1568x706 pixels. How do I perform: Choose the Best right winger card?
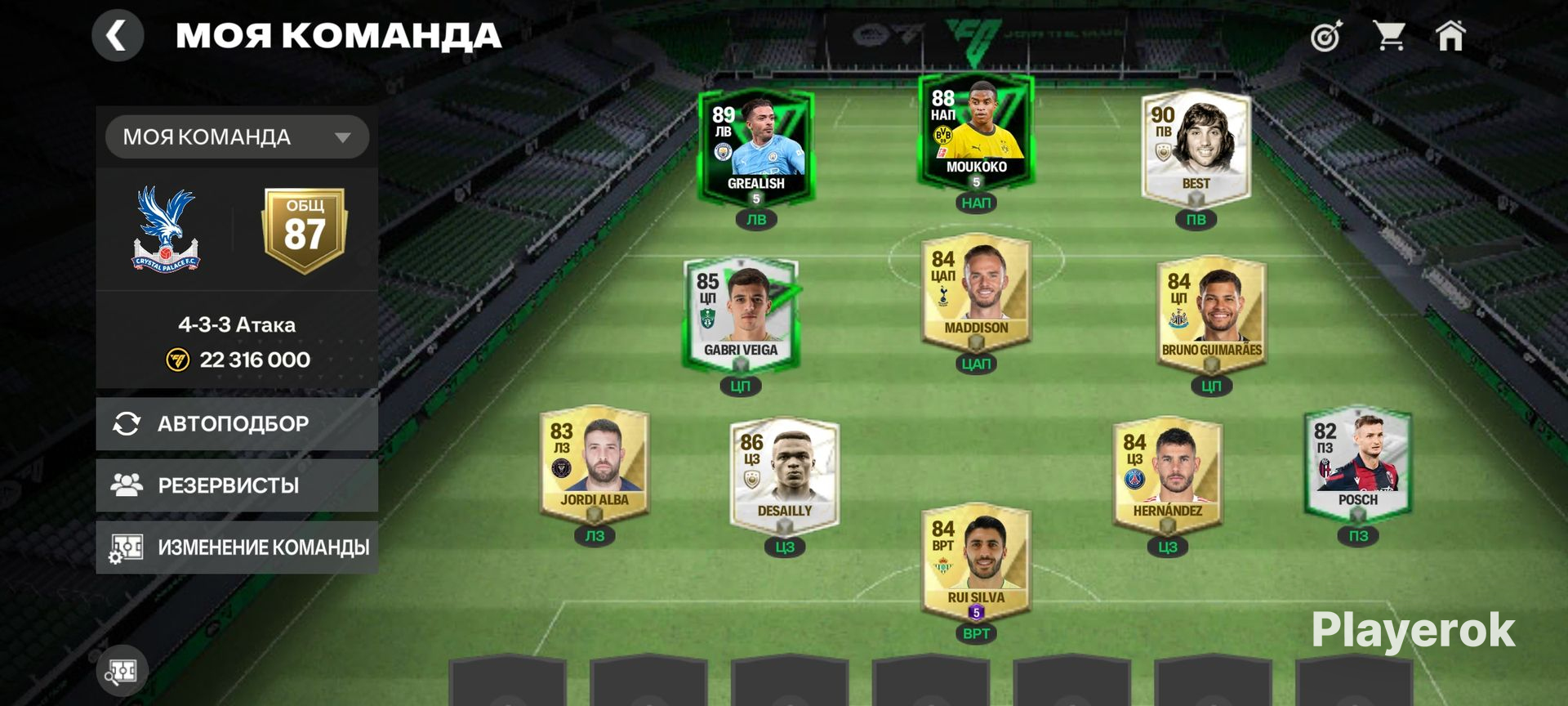[x=1196, y=147]
